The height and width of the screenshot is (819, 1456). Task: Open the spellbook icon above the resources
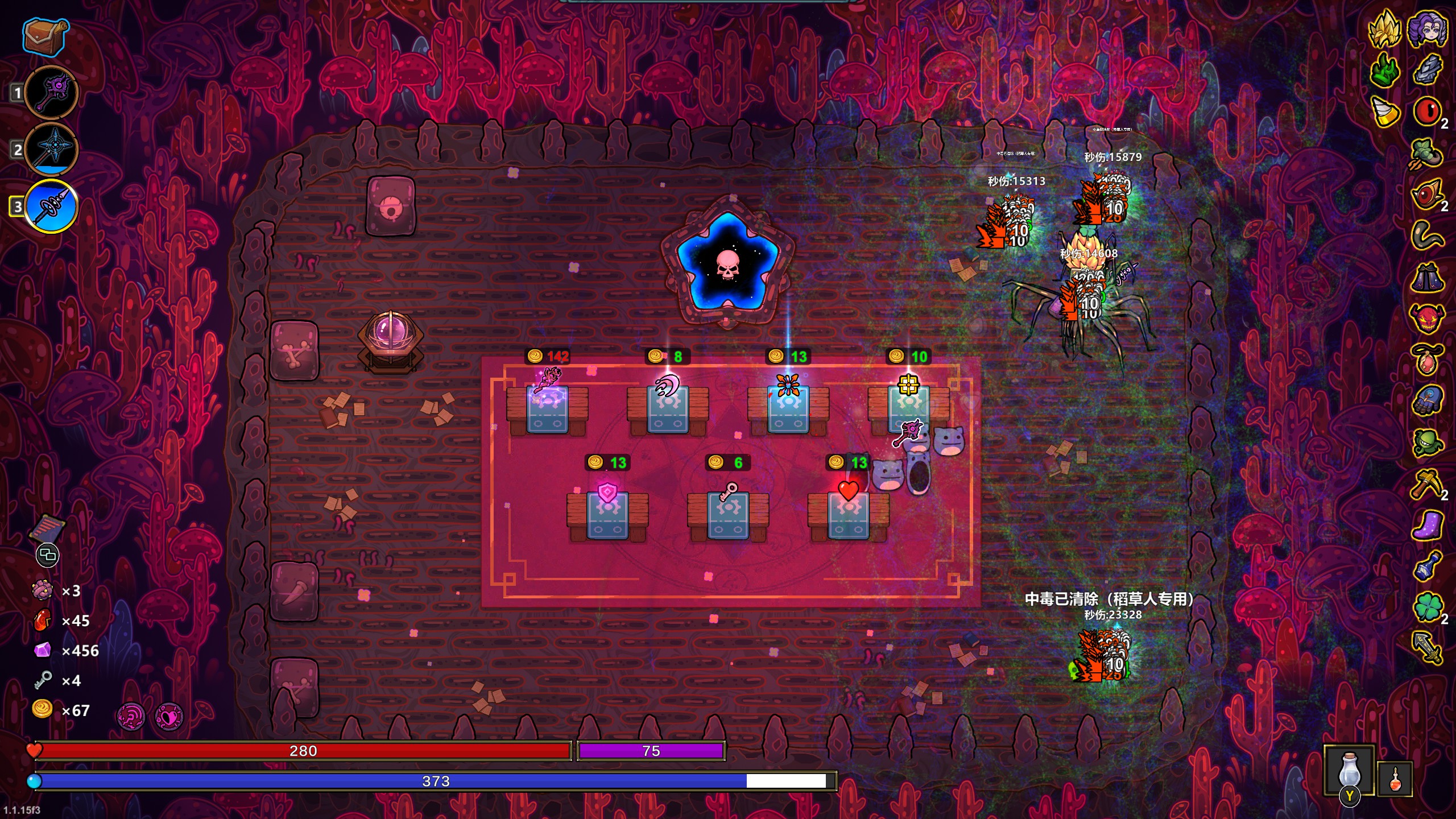pos(47,529)
